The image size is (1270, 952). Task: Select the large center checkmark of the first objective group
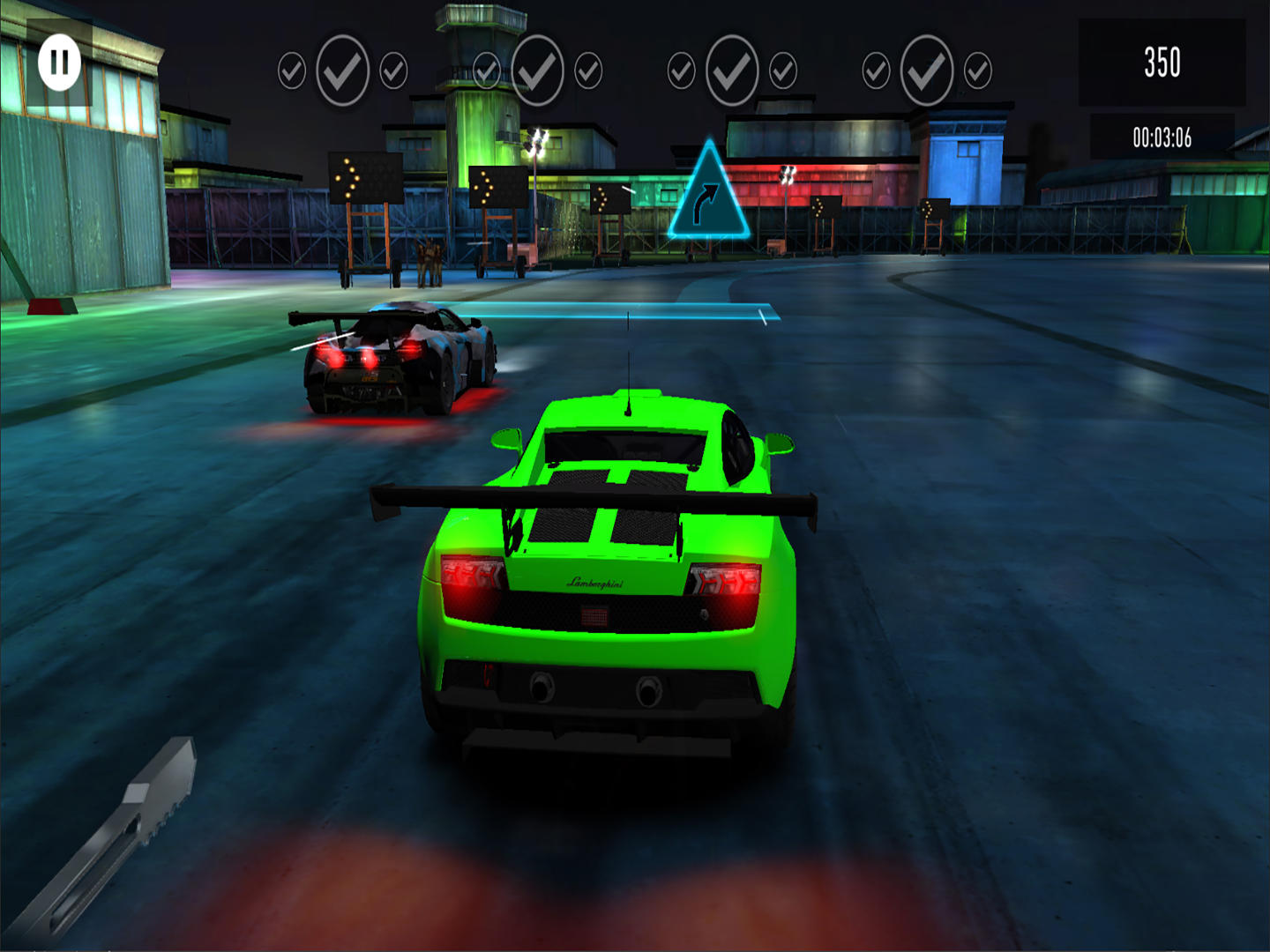point(344,67)
